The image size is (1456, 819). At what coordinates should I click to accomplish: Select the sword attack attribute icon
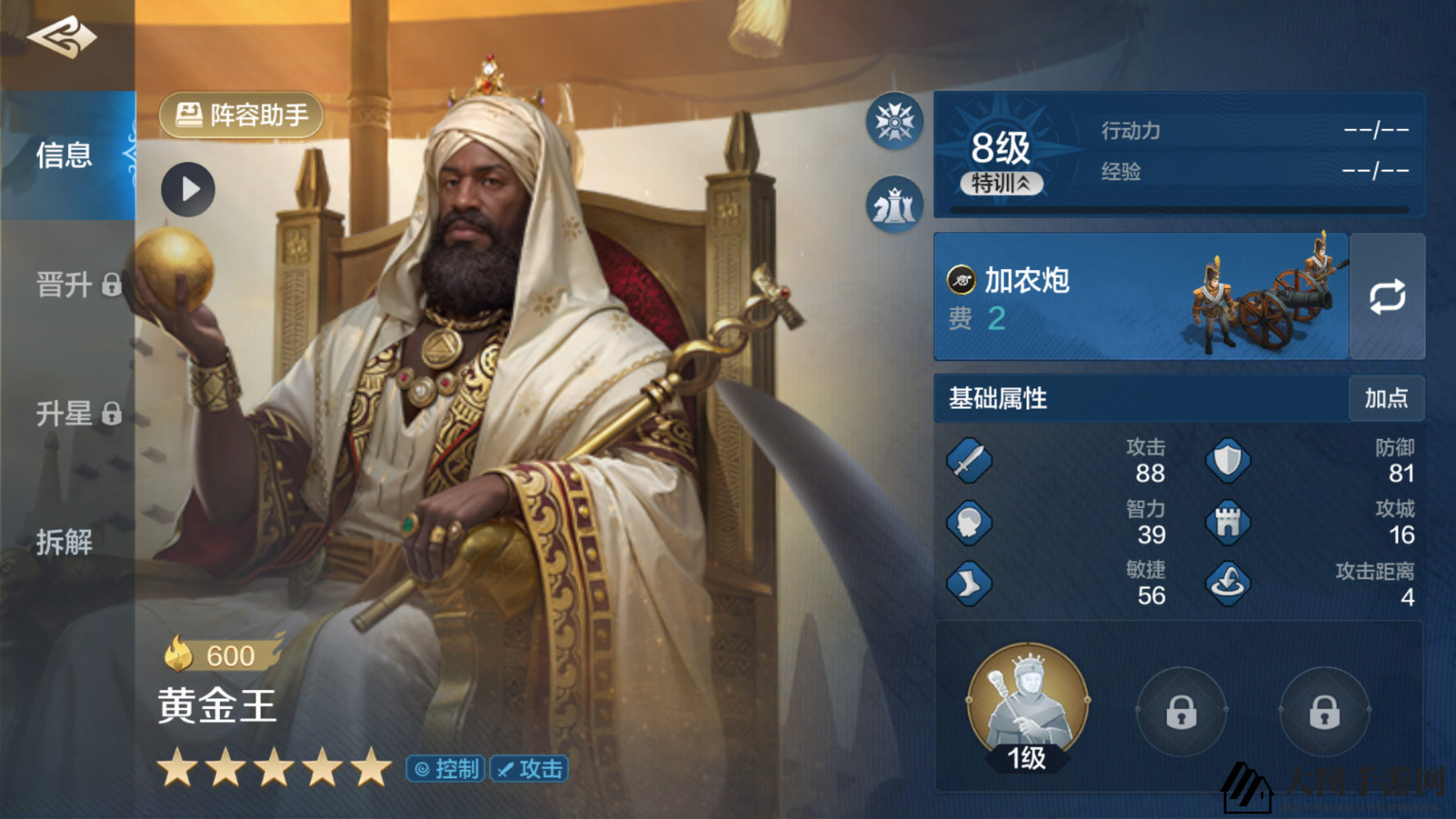[x=969, y=461]
